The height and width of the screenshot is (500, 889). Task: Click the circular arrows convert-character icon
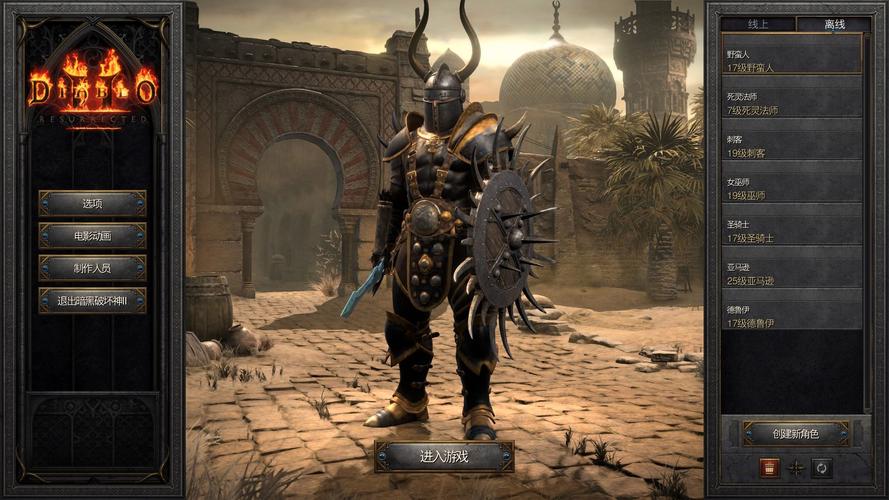[822, 467]
